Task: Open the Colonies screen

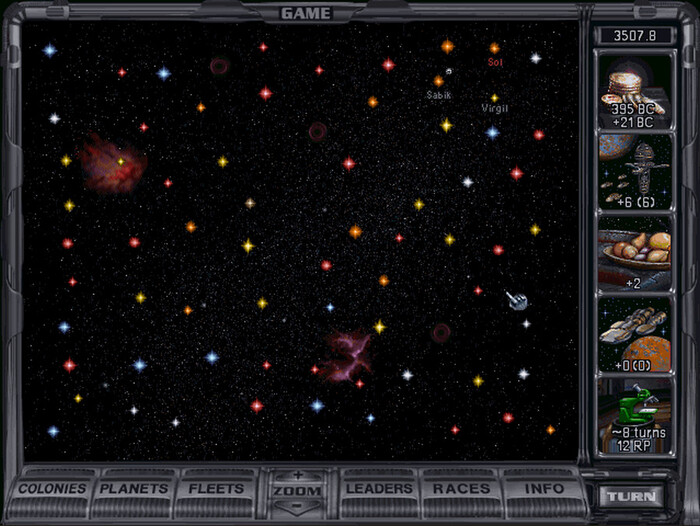Action: click(x=55, y=489)
